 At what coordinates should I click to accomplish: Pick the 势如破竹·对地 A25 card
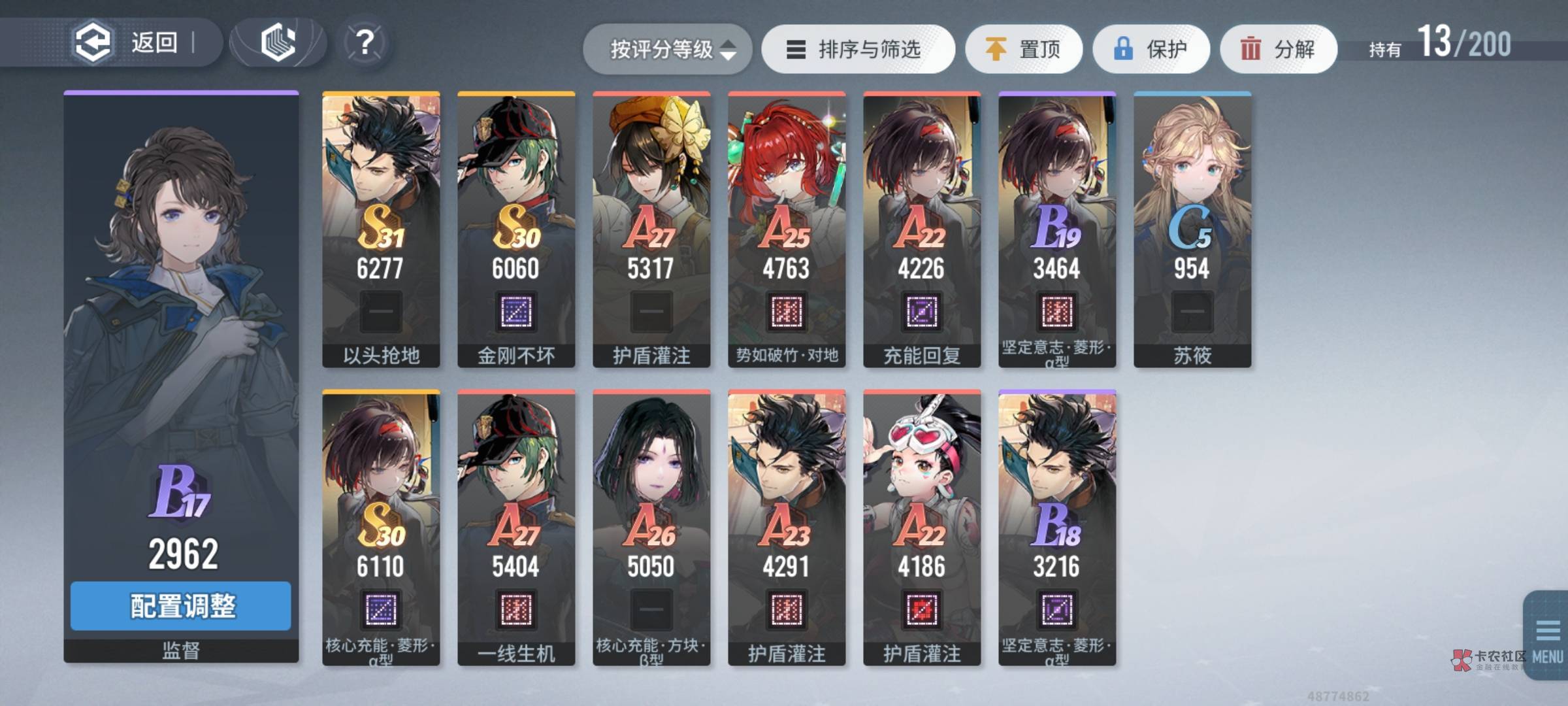point(787,229)
